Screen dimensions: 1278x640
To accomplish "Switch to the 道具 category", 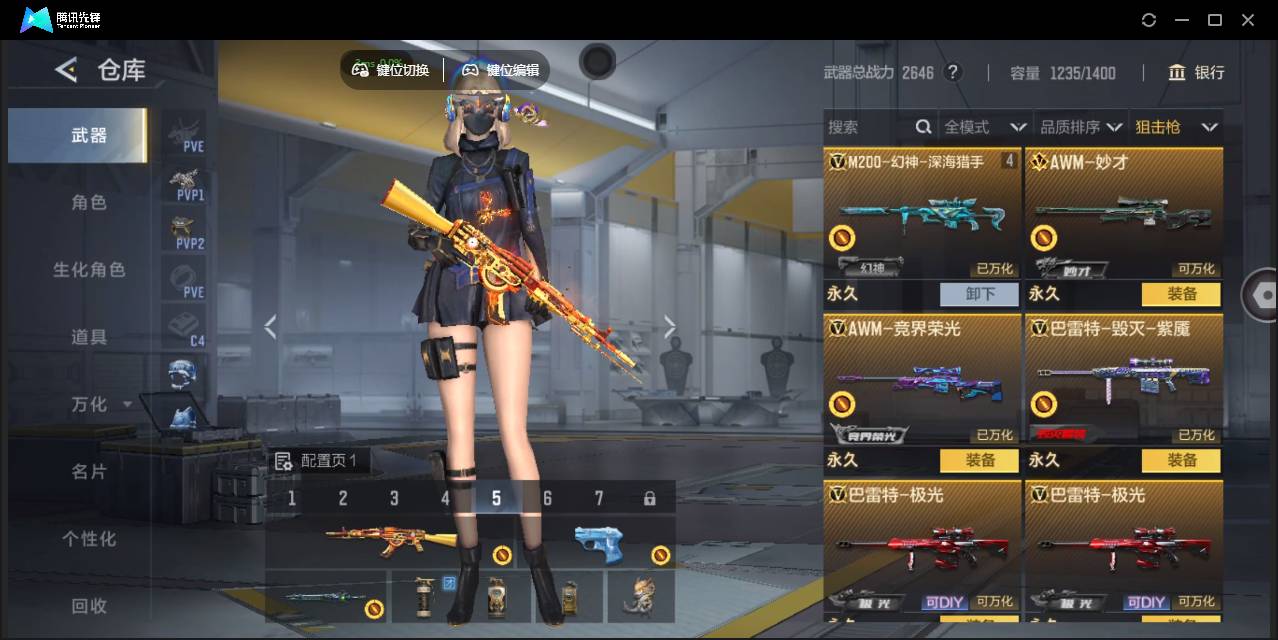I will click(89, 337).
